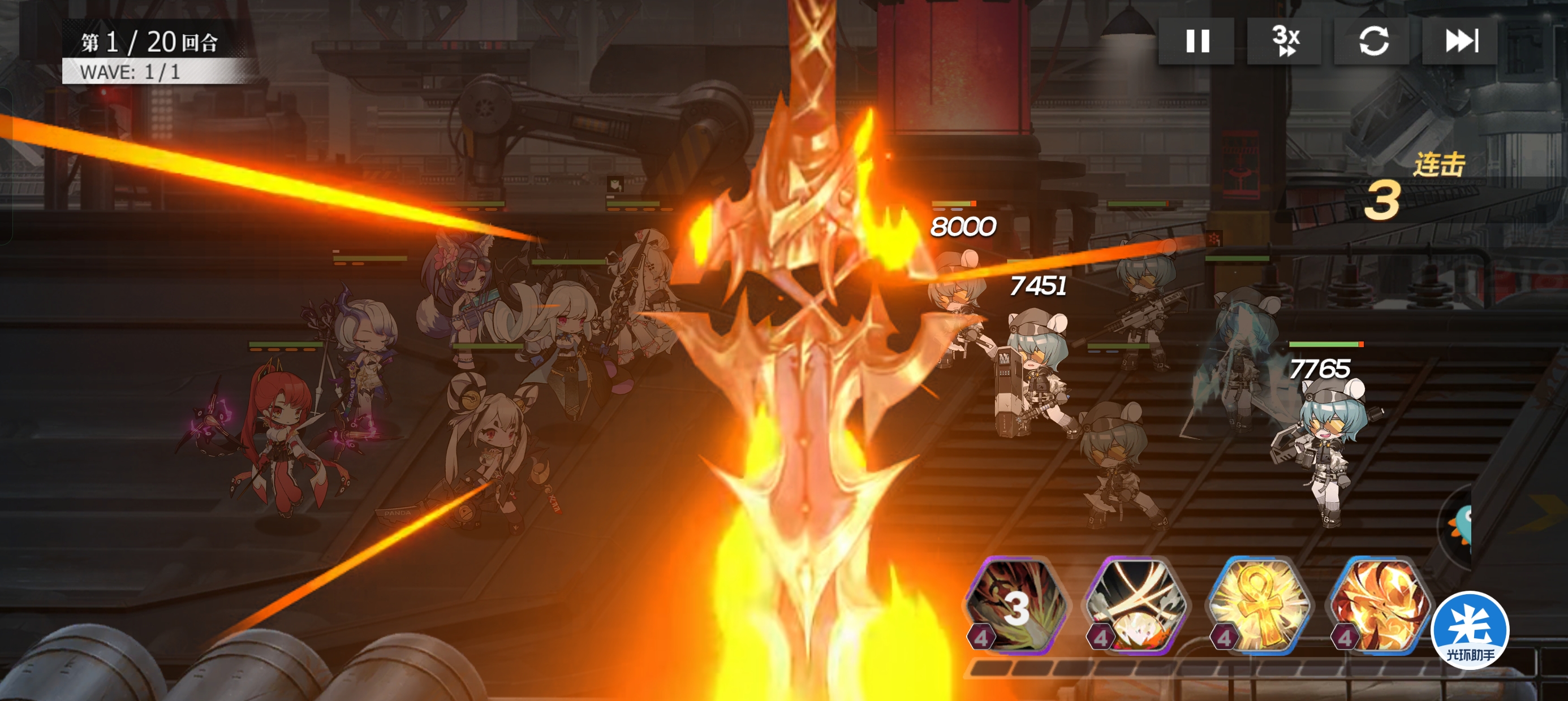Use the white slash skill icon

[x=1136, y=605]
